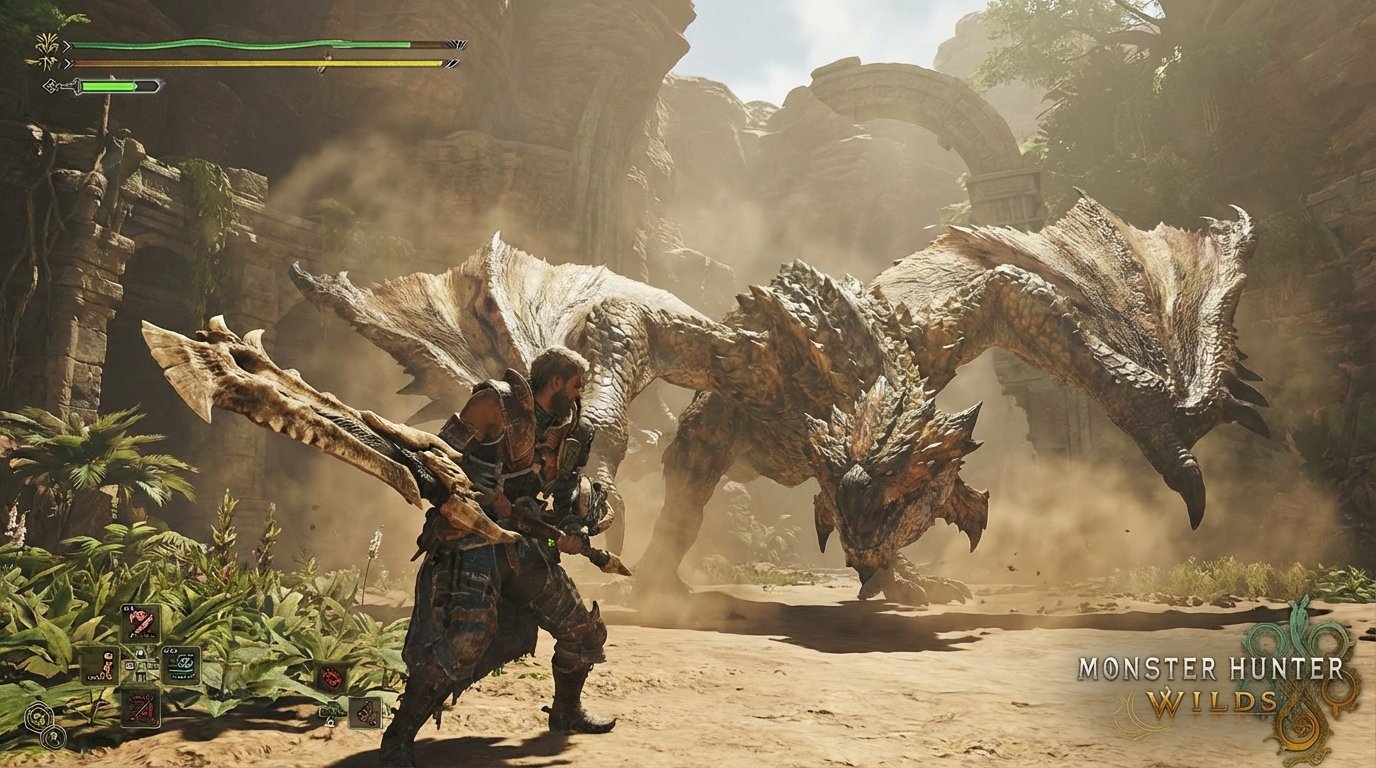Viewport: 1376px width, 768px height.
Task: Expand the health bar using its chevron arrow
Action: coord(67,45)
